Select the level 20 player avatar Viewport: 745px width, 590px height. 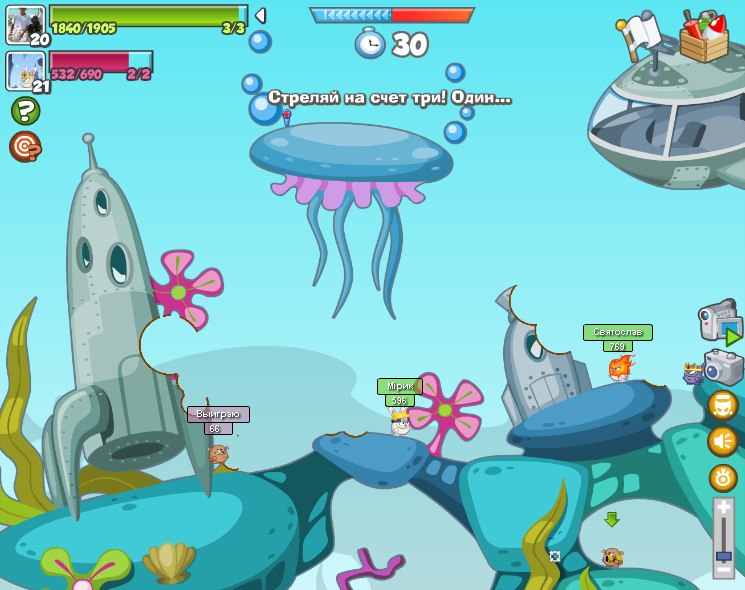(25, 24)
